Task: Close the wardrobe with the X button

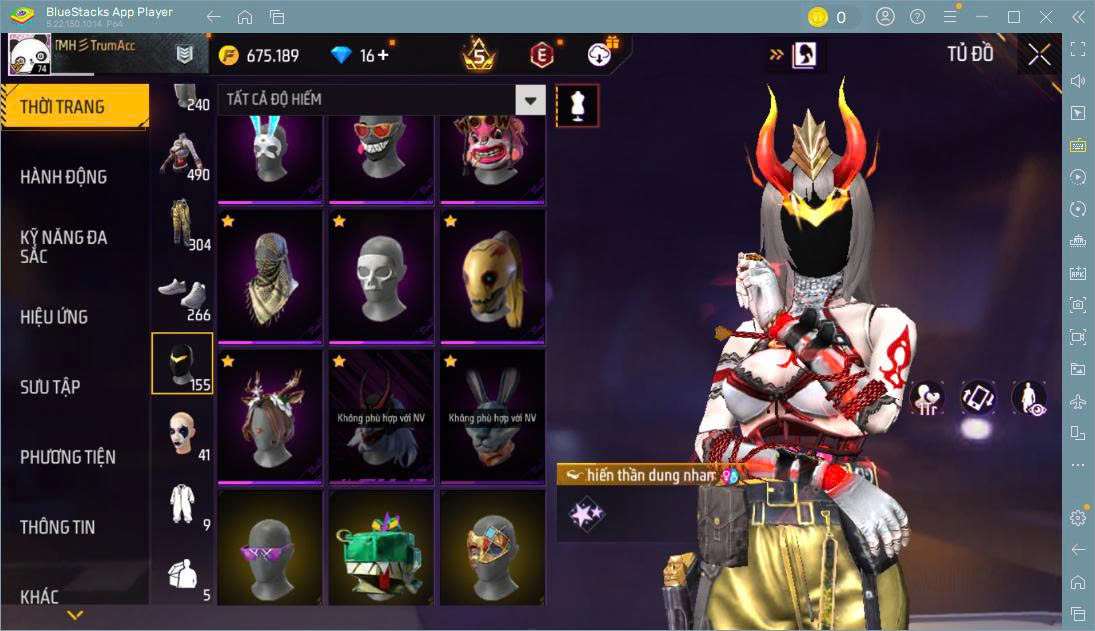Action: click(x=1039, y=55)
